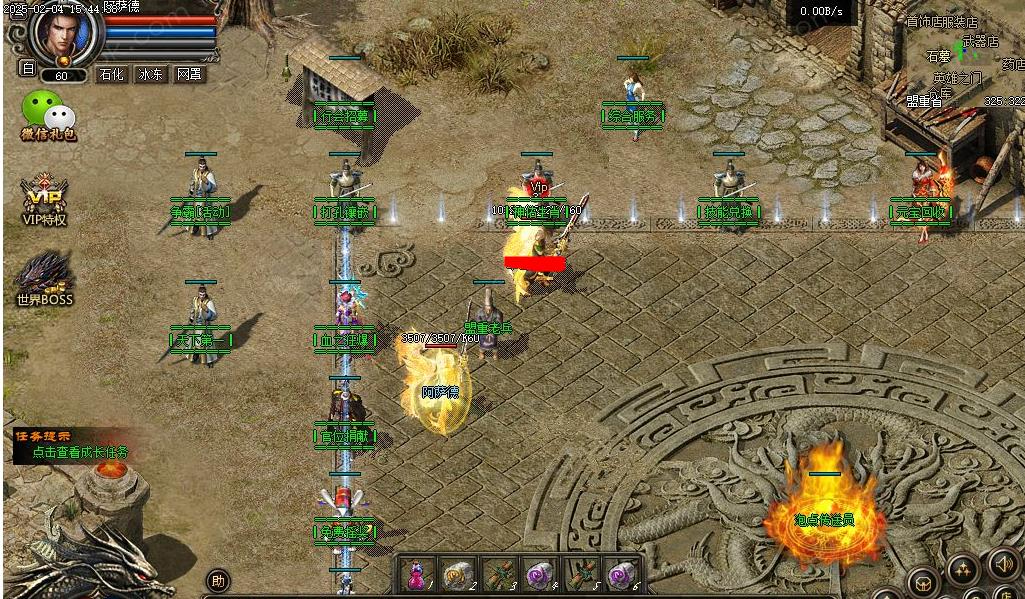The image size is (1025, 599).
Task: Click the 网置 button under the bars
Action: 189,74
